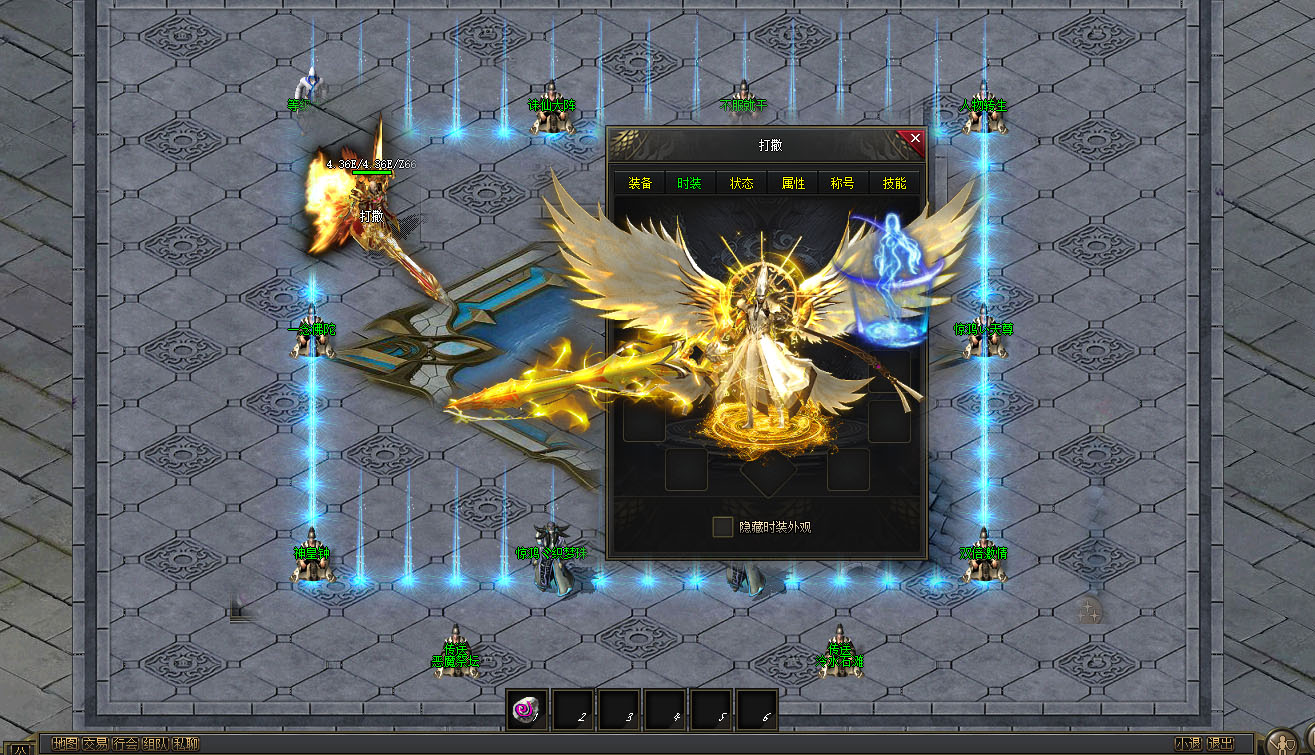Select the 时装 fashion tab

click(x=690, y=183)
